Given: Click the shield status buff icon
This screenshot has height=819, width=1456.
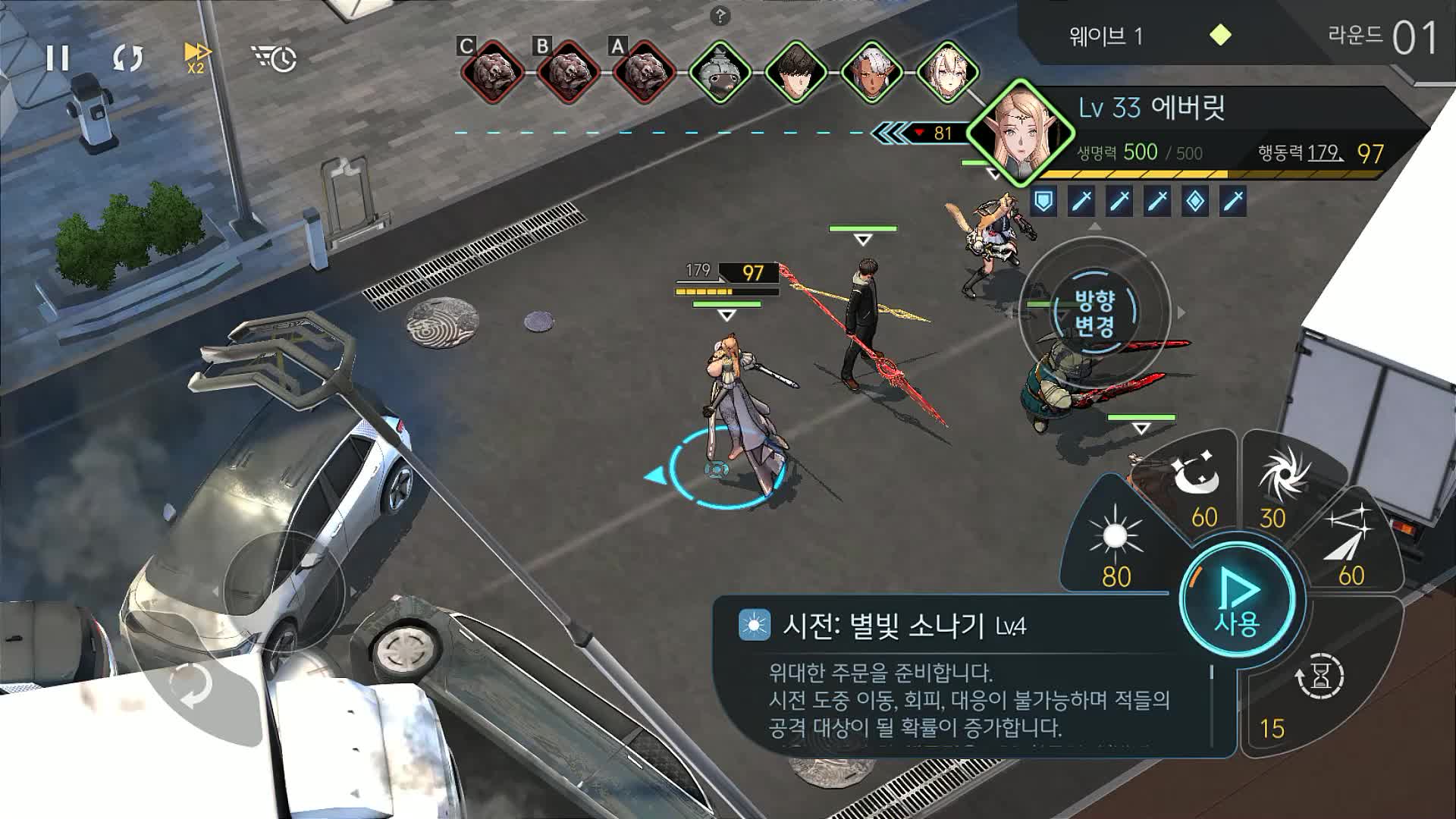Looking at the screenshot, I should click(1044, 201).
